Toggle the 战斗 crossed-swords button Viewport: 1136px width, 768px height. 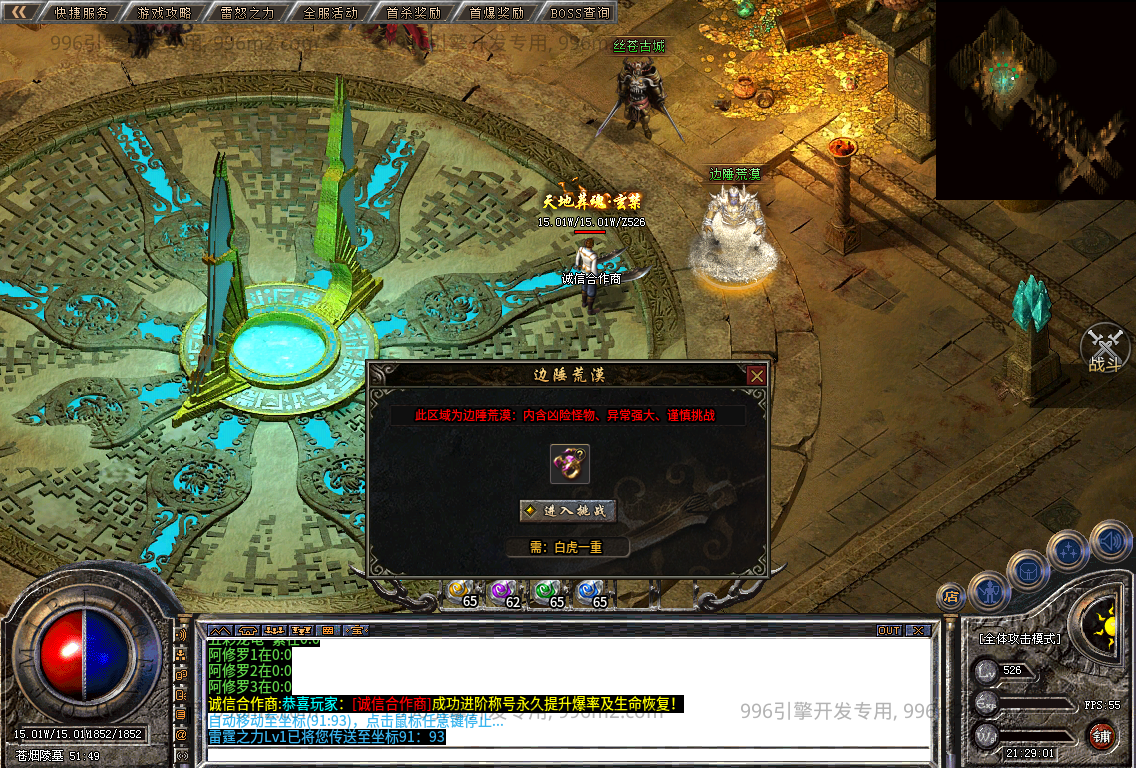pyautogui.click(x=1105, y=347)
